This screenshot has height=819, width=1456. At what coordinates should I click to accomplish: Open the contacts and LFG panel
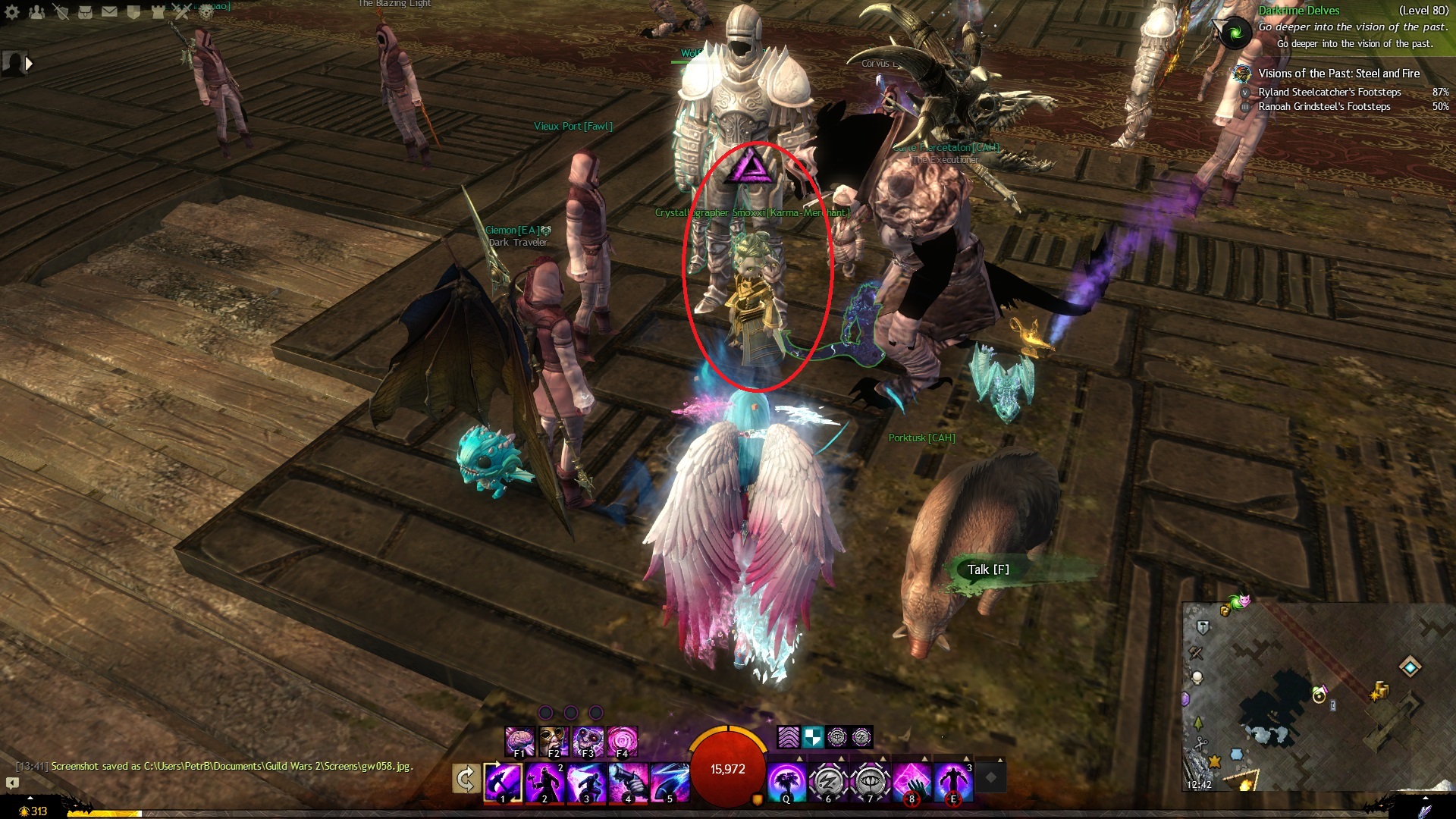[x=36, y=12]
